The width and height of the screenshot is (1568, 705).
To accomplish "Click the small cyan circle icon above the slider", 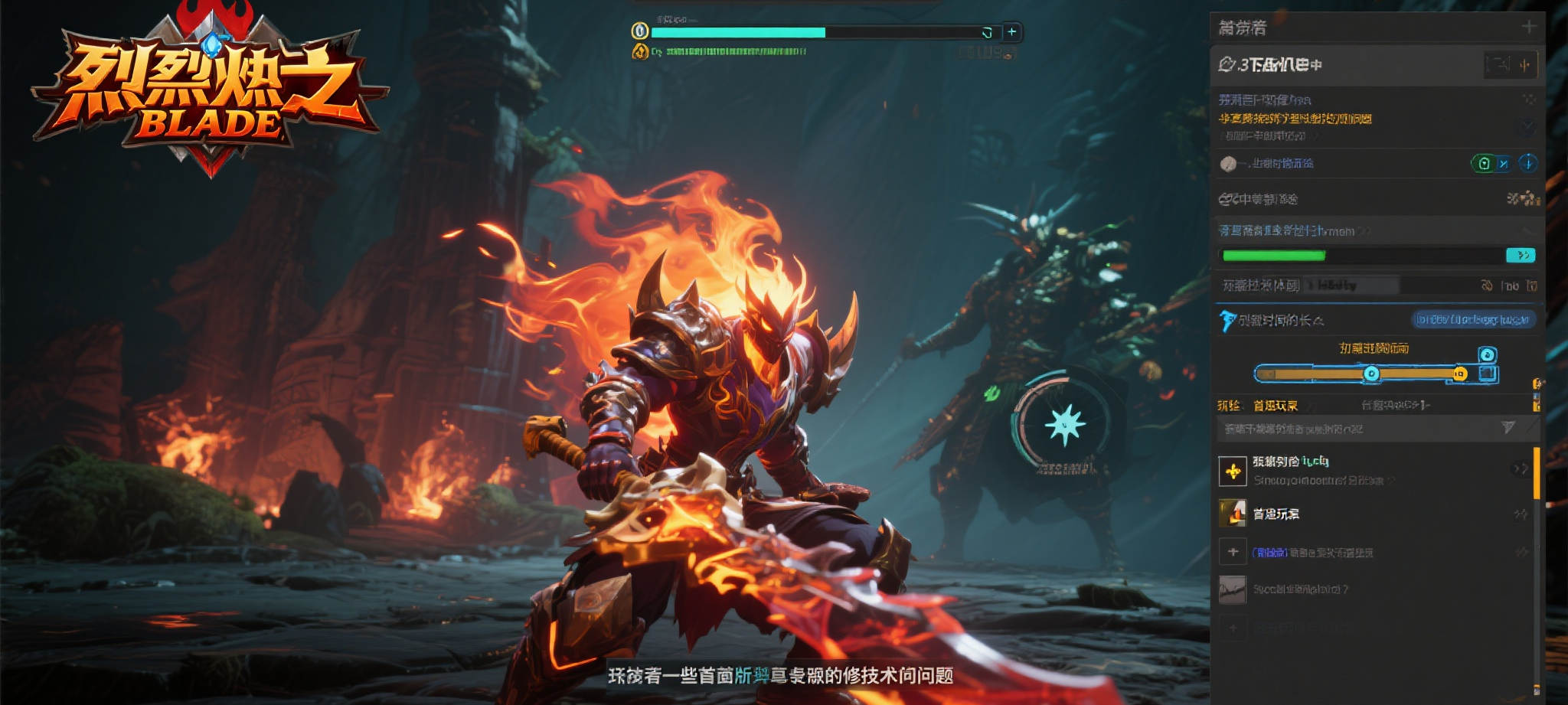I will click(1487, 354).
